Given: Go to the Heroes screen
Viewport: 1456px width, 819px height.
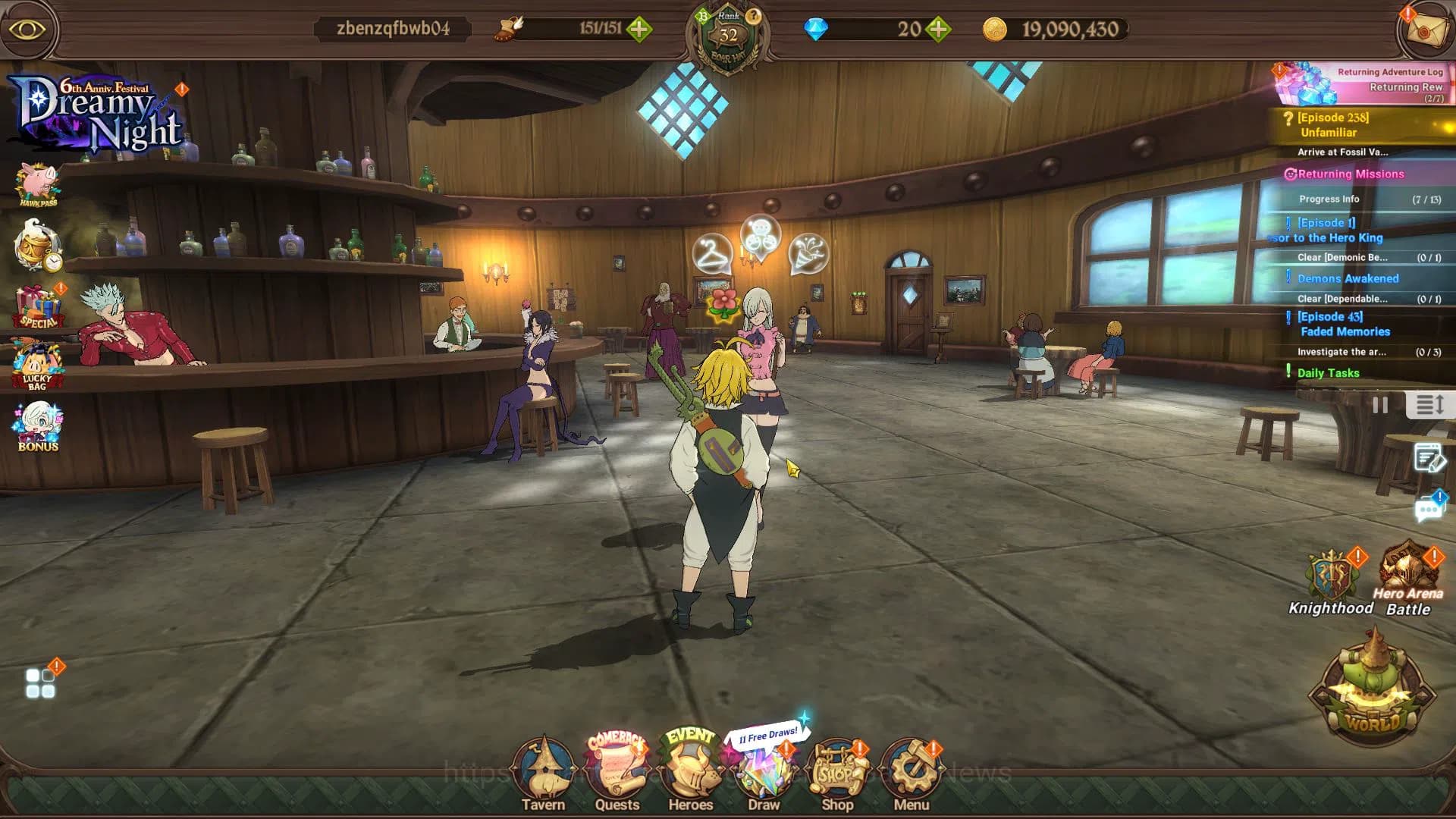Looking at the screenshot, I should click(x=690, y=773).
